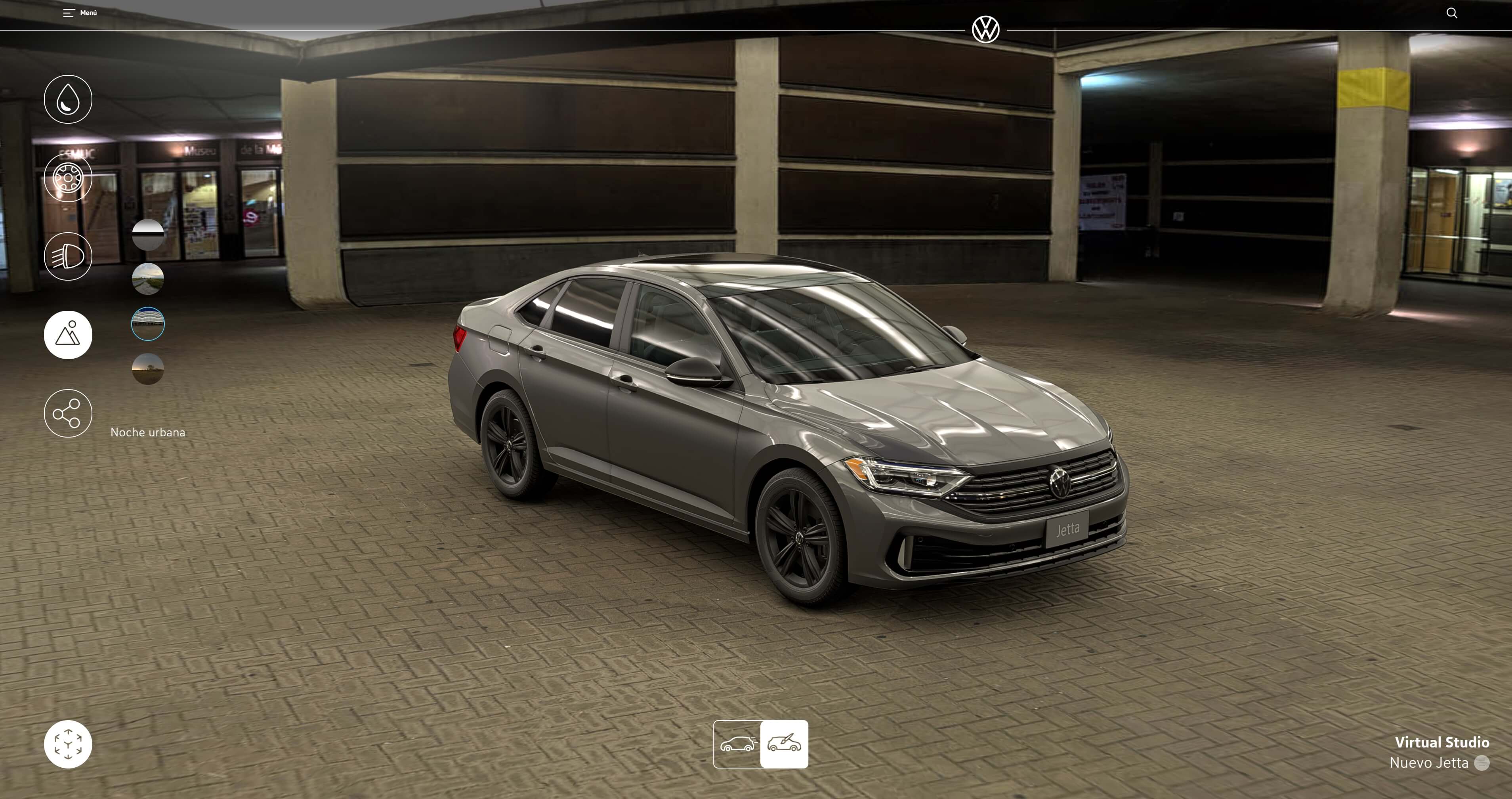
Task: Choose the dusk field environment thumbnail
Action: coord(148,369)
